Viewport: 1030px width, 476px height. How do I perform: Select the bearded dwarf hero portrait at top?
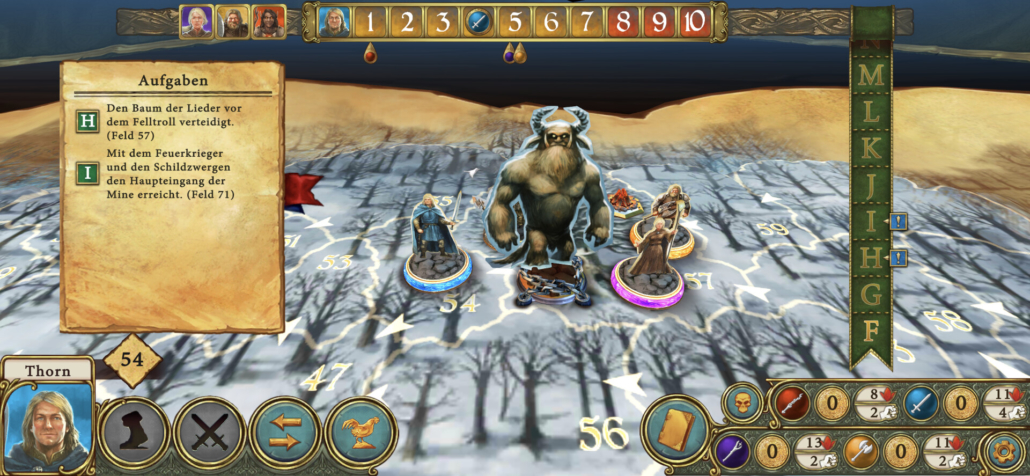click(233, 21)
